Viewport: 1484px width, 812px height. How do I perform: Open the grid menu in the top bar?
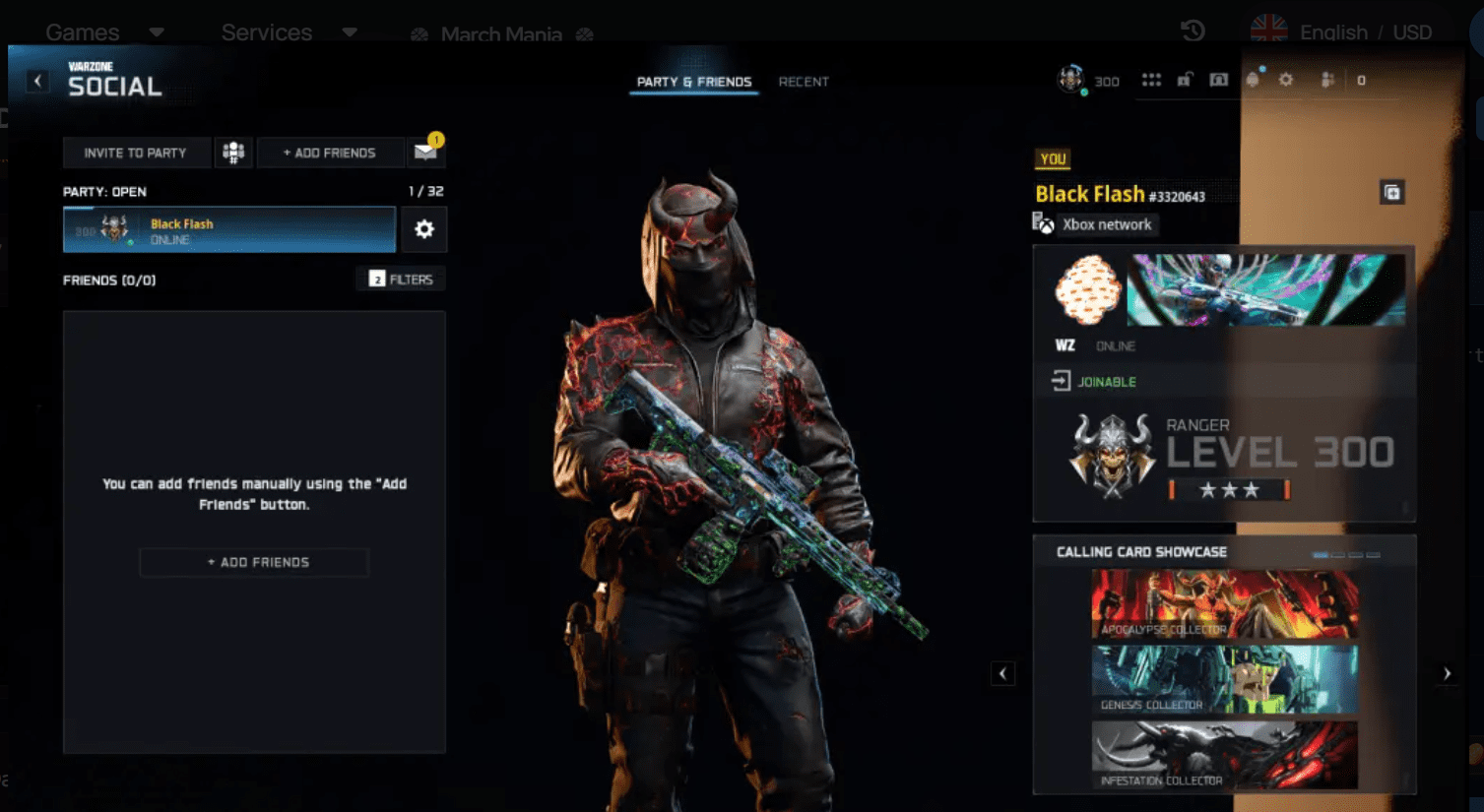[1151, 80]
